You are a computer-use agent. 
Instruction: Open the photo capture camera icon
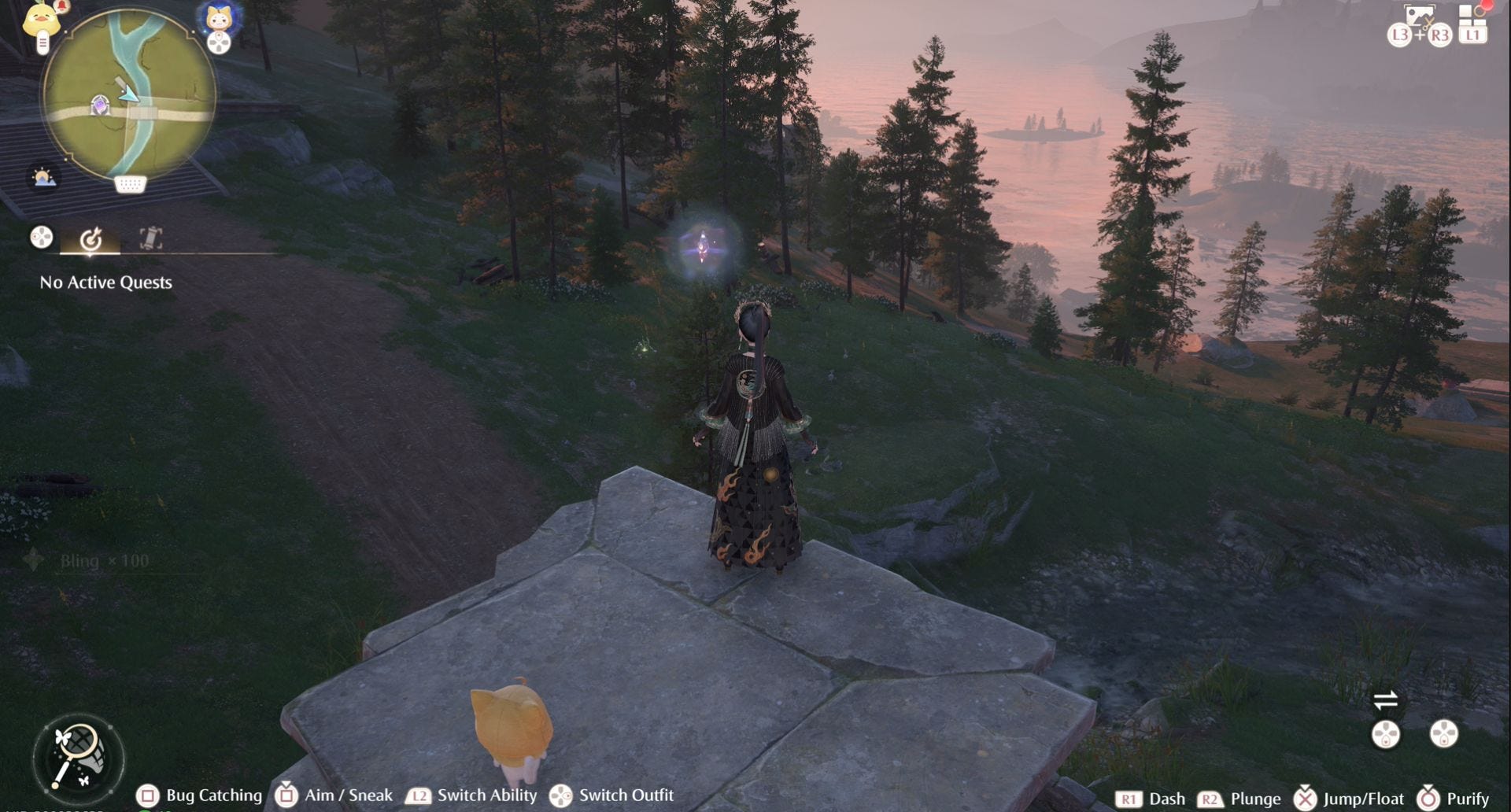[1418, 16]
